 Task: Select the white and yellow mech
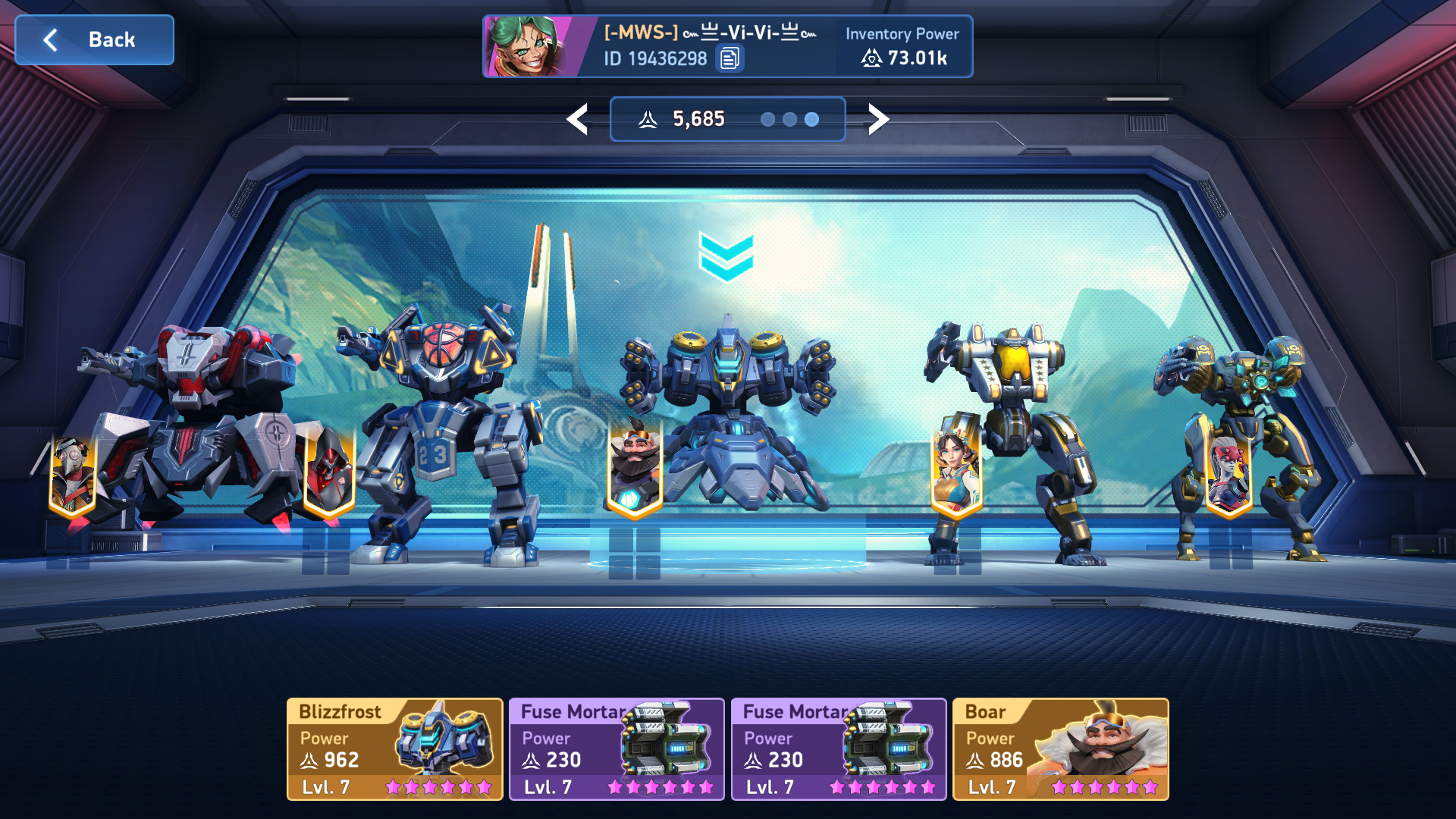(x=1016, y=425)
